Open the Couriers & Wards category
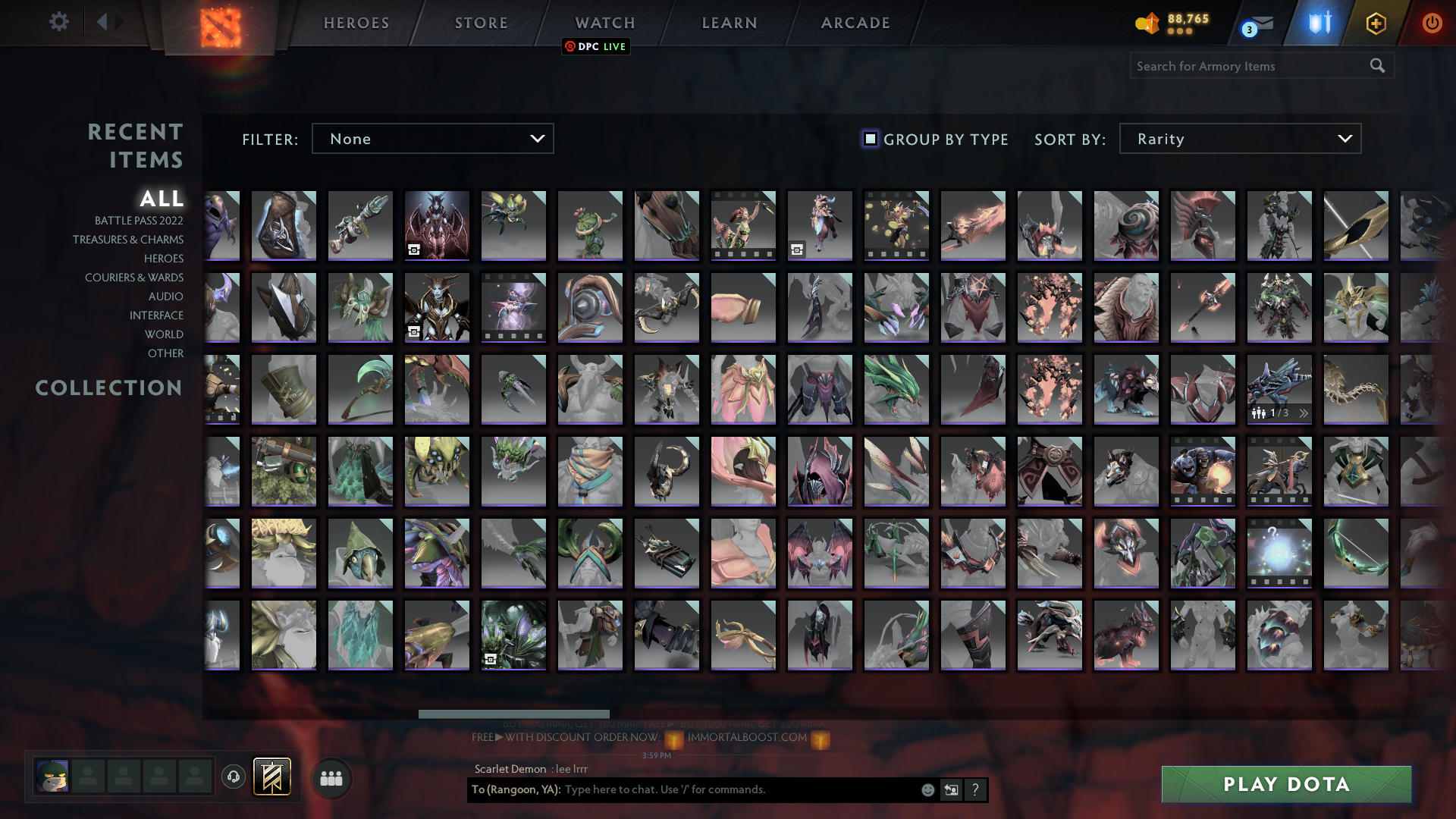 [x=133, y=278]
